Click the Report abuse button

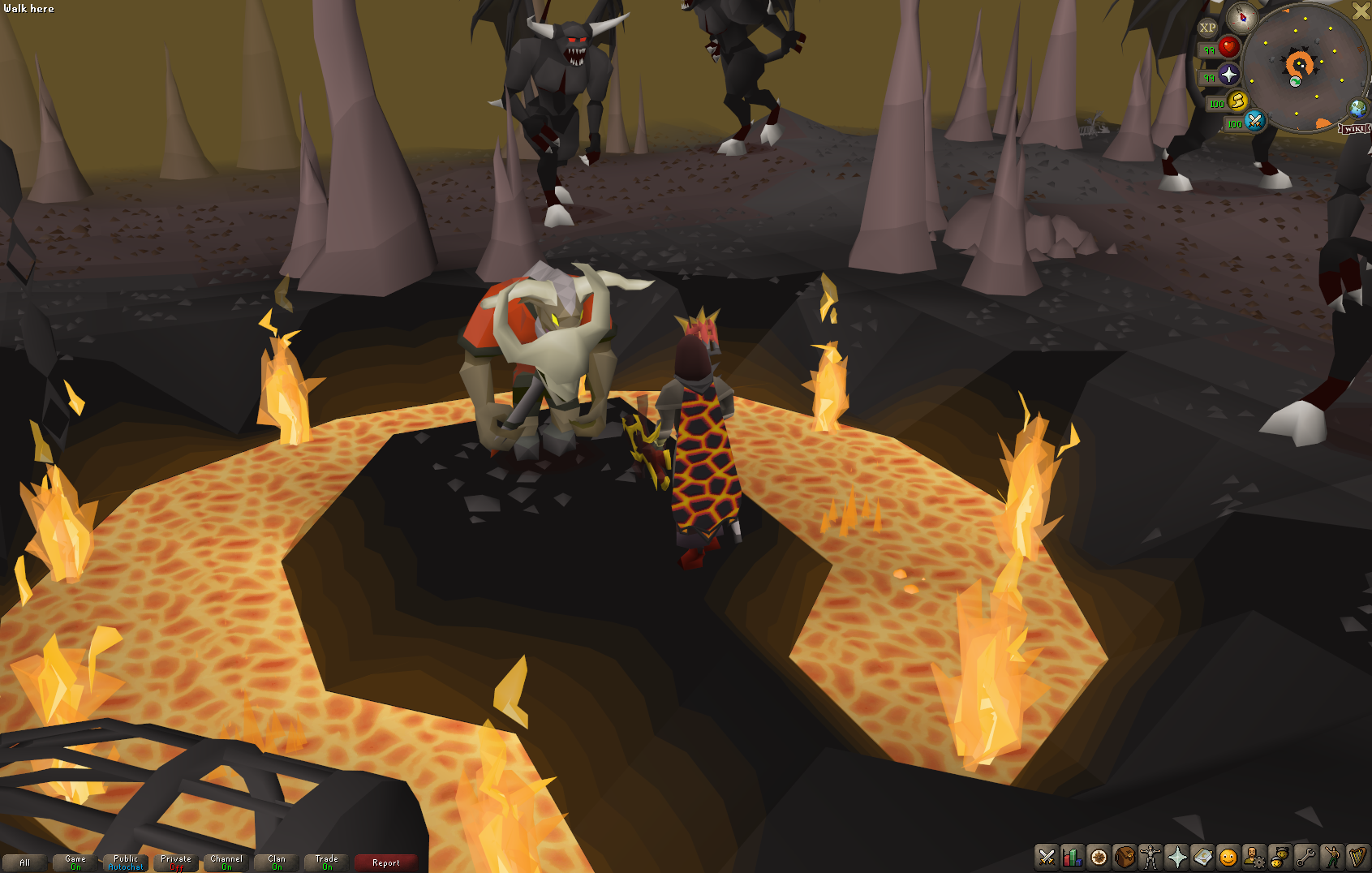[x=385, y=862]
